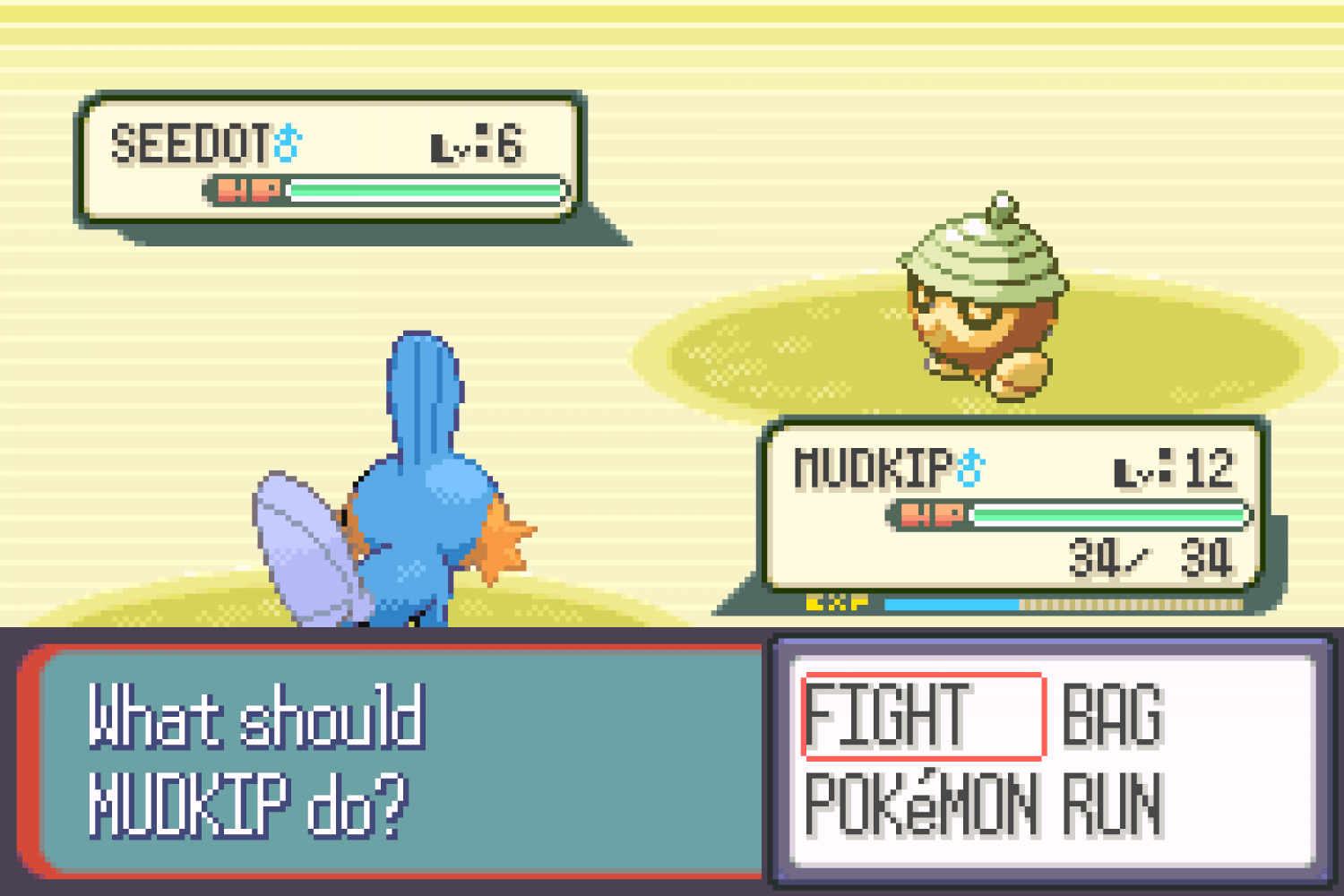Choose the POKéMON party option
Screen dimensions: 1344x896
[921, 805]
